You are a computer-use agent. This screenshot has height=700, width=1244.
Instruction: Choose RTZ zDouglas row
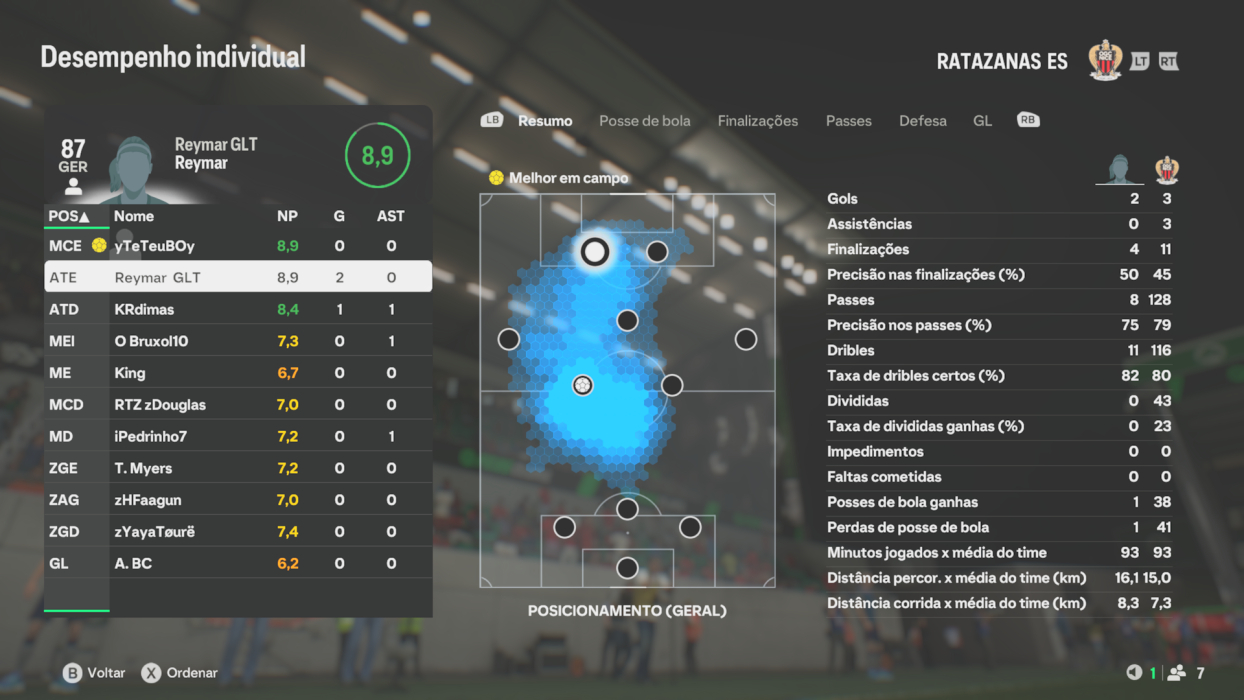238,405
